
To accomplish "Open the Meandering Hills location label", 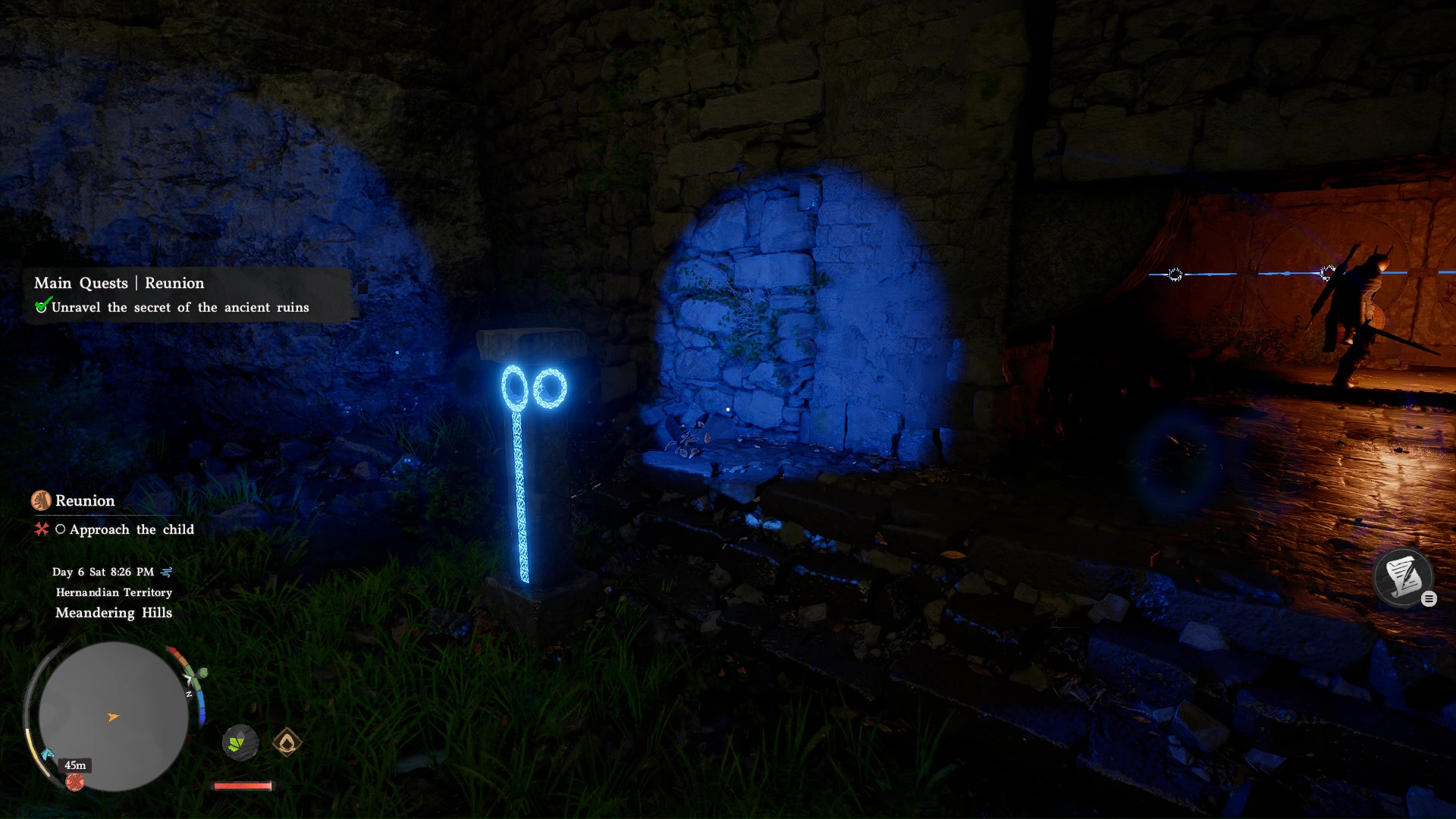I will 112,613.
